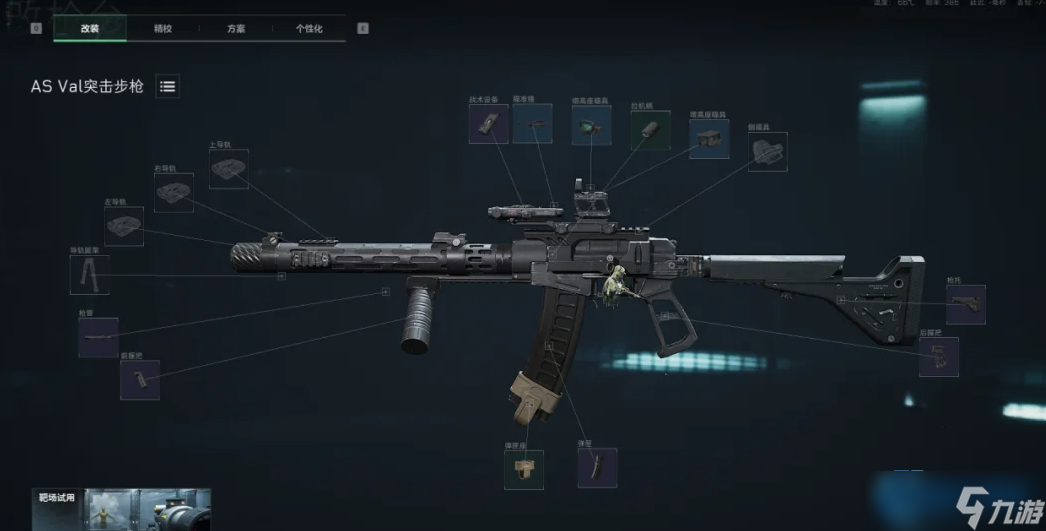The height and width of the screenshot is (531, 1046).
Task: Open the 导轨脚架 bipod slot
Action: pyautogui.click(x=89, y=274)
